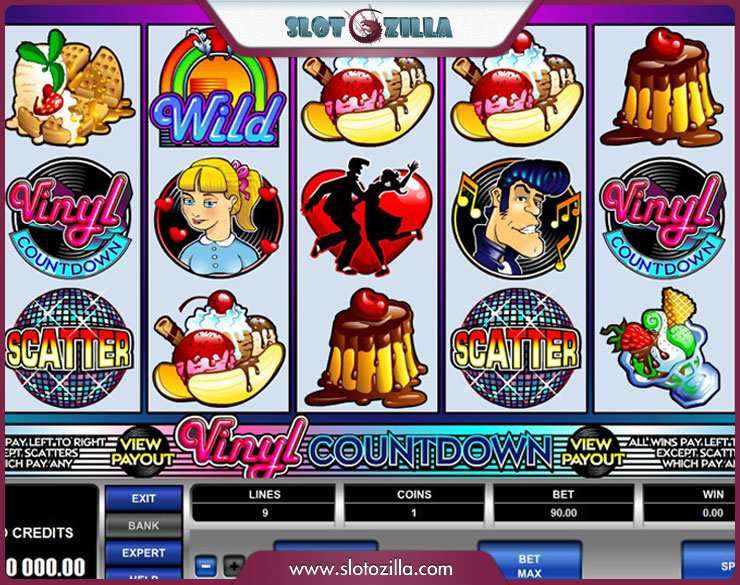
Task: Spin the reels
Action: tap(710, 560)
